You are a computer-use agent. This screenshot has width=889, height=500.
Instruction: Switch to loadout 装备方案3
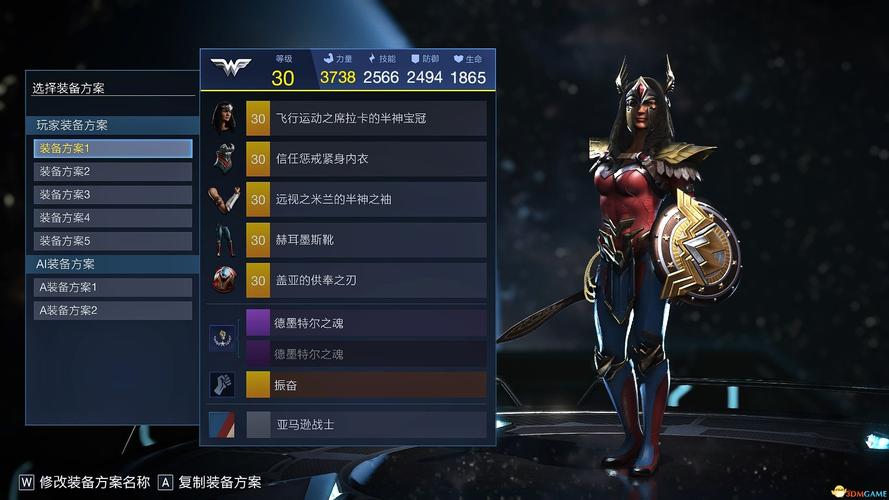coord(112,194)
